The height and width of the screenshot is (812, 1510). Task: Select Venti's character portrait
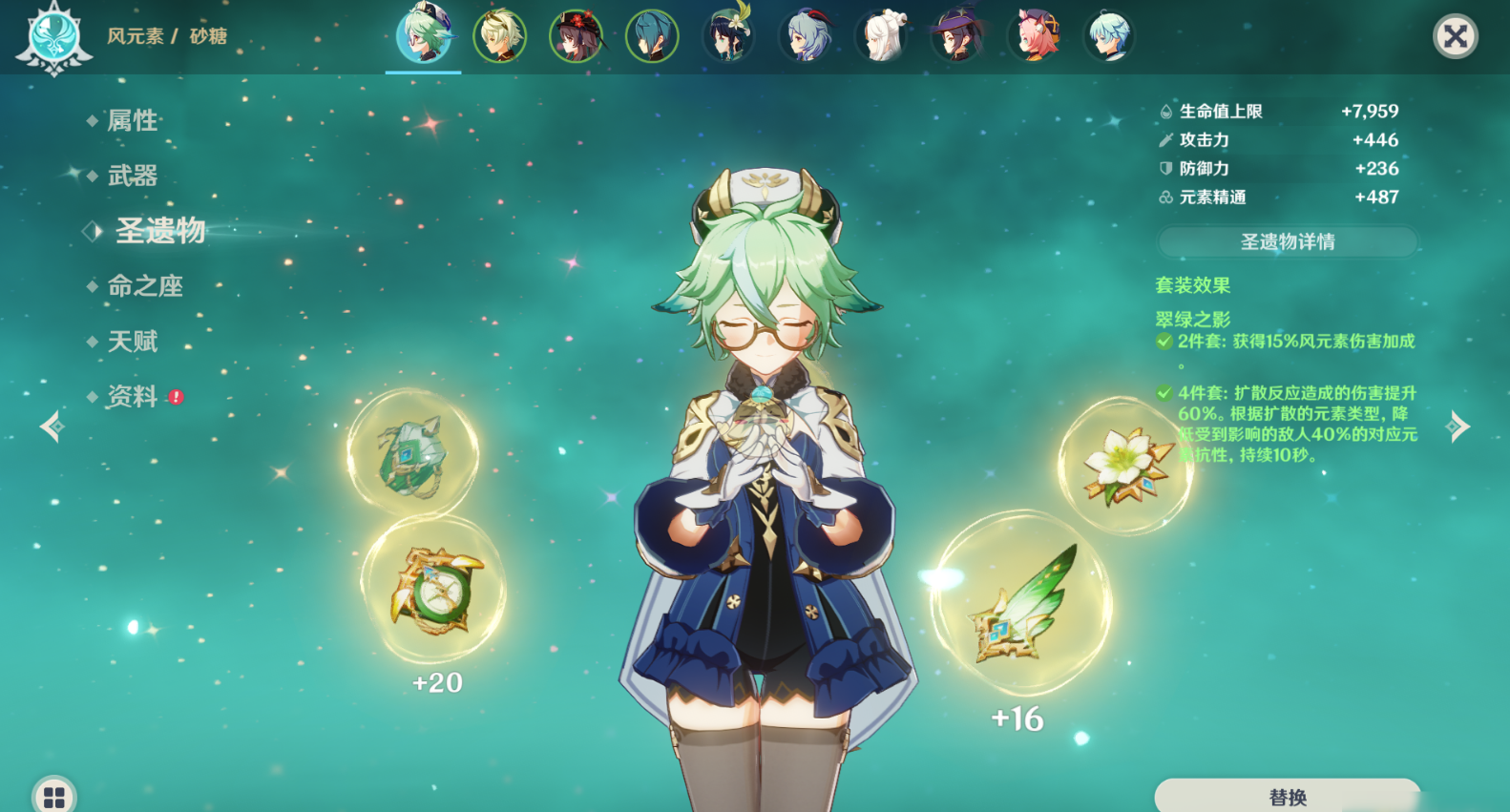click(728, 36)
